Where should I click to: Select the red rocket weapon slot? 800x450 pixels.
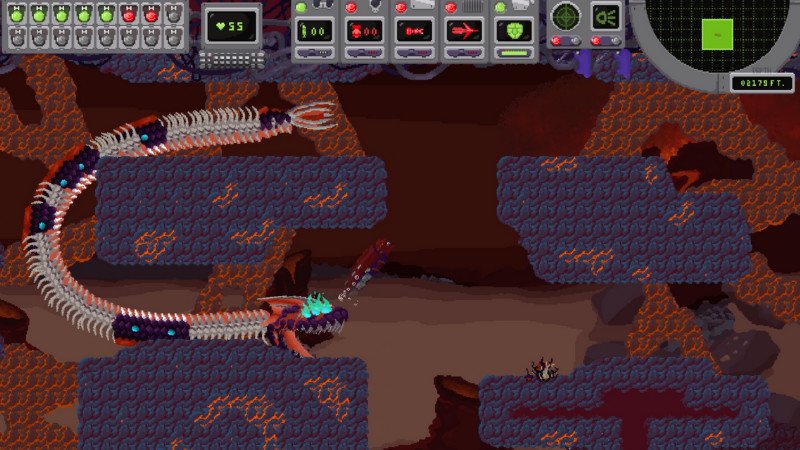464,30
